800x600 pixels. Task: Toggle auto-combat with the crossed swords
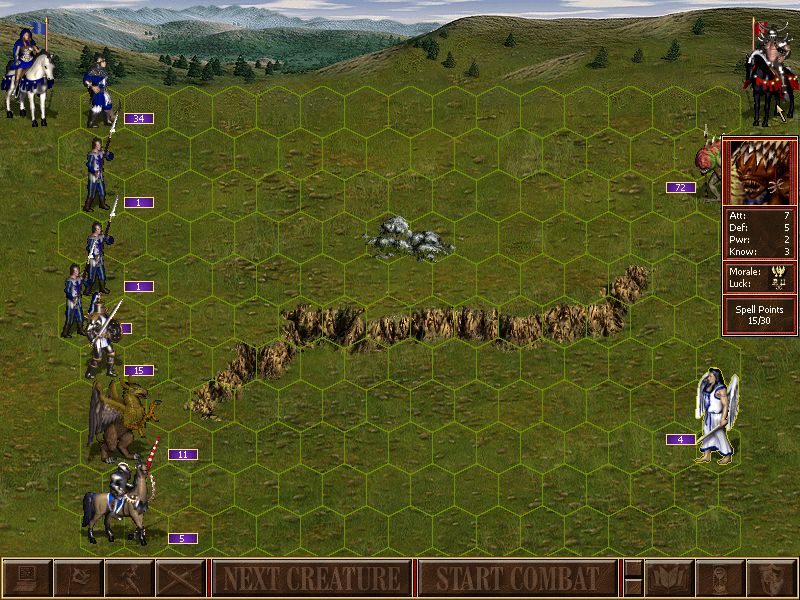tap(180, 578)
